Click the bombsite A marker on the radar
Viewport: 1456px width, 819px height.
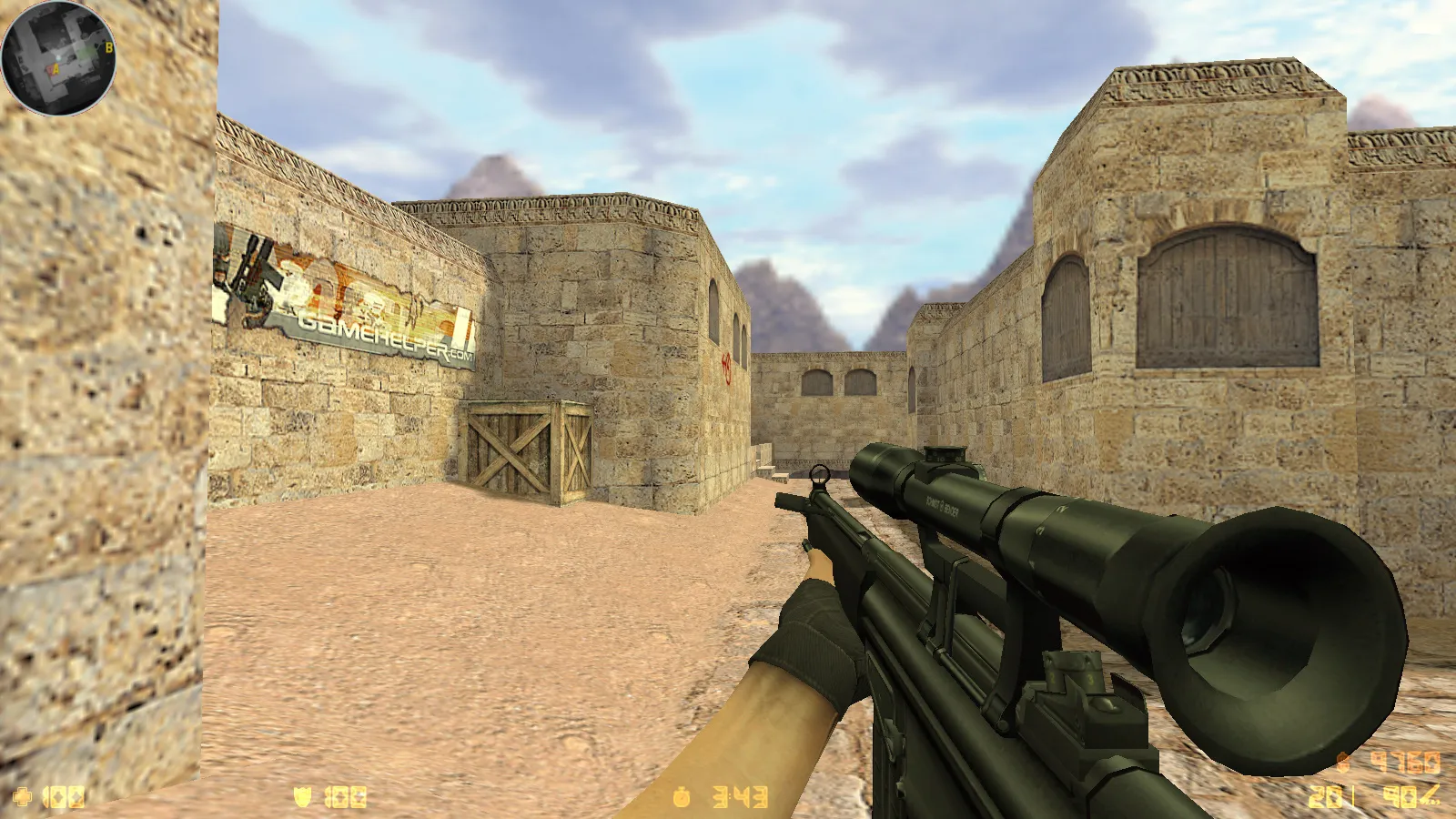[56, 68]
